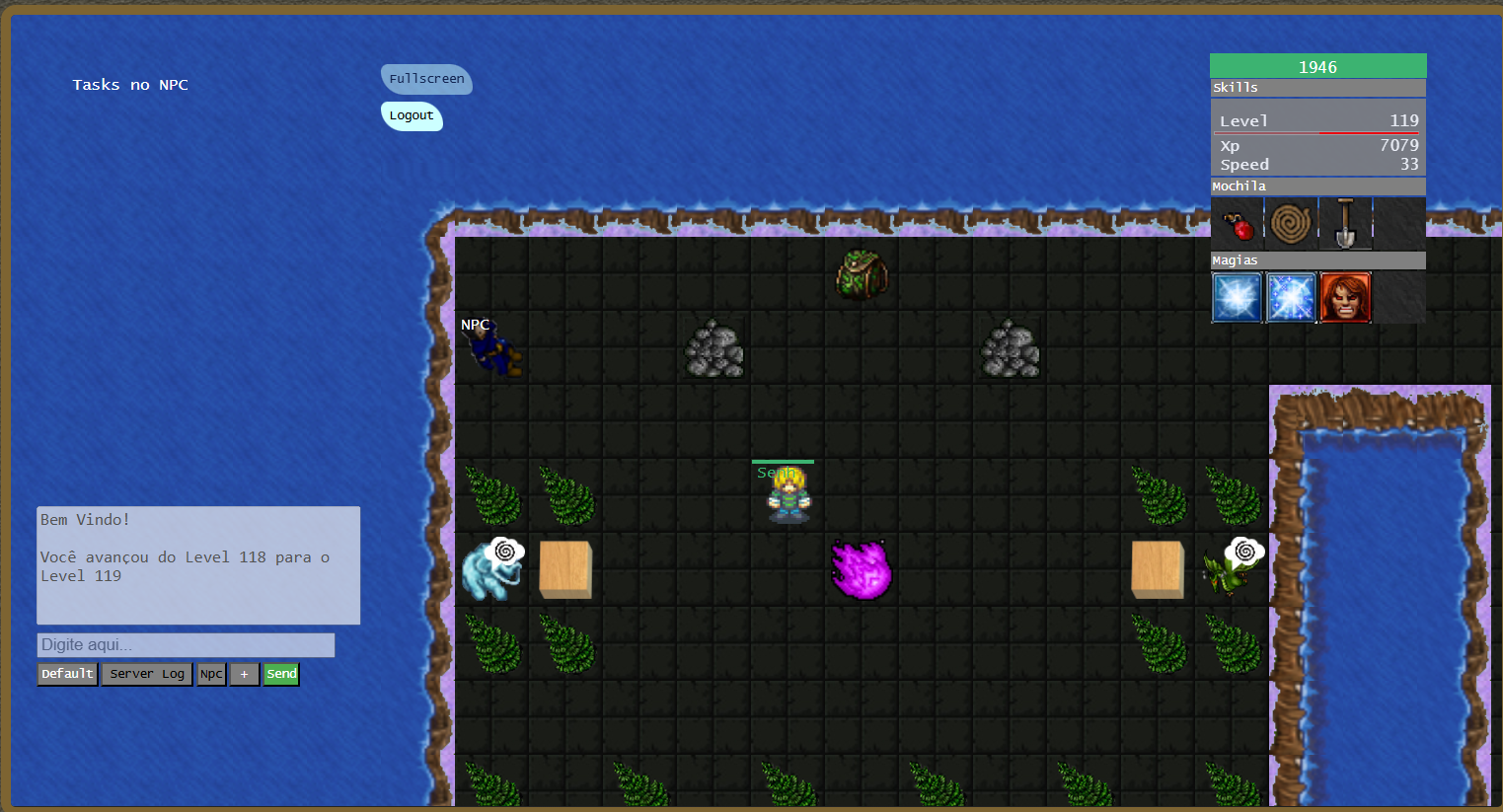The image size is (1503, 812).
Task: Click the Fullscreen button
Action: tap(426, 79)
